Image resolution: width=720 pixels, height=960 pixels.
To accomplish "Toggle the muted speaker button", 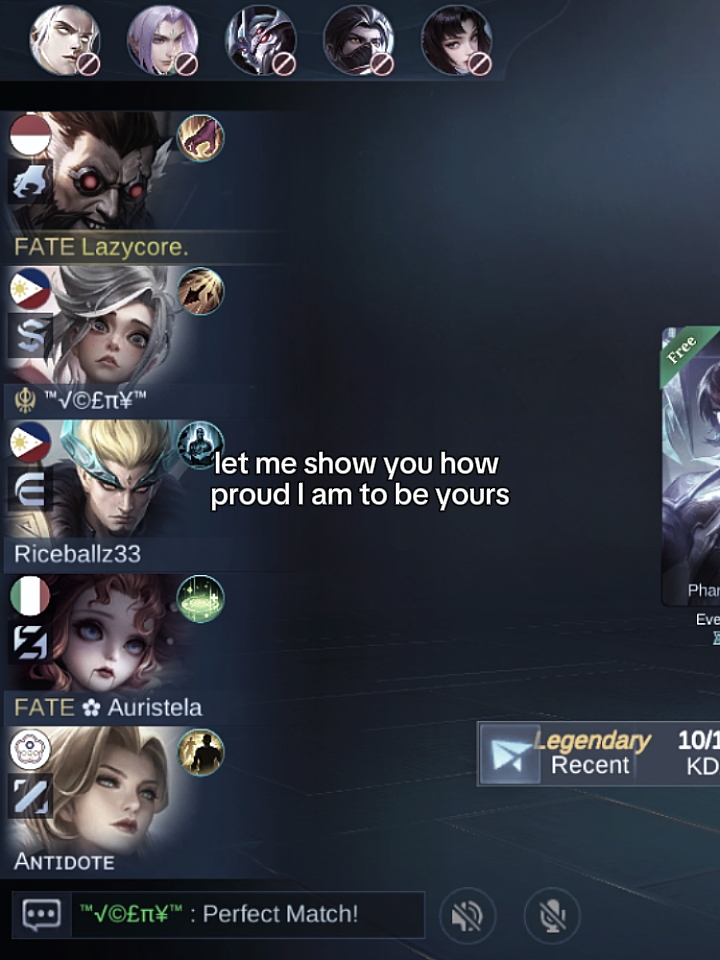I will [x=467, y=915].
